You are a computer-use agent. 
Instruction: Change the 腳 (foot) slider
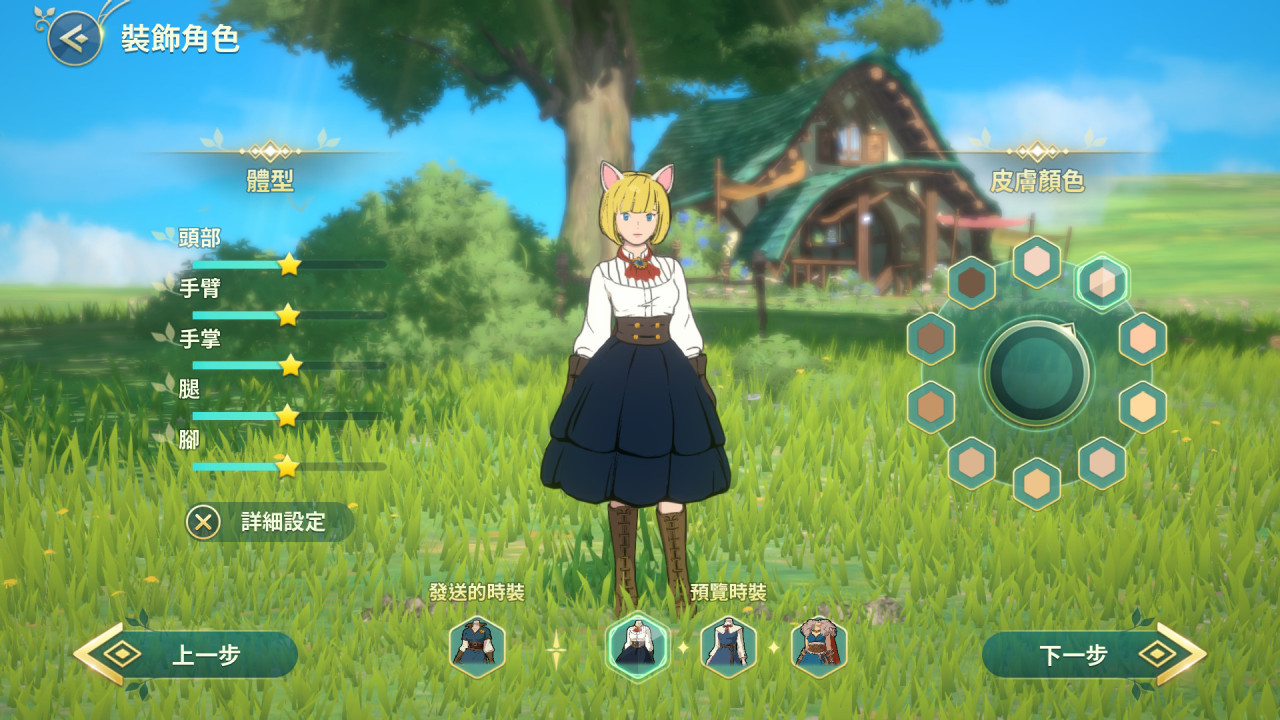[288, 466]
